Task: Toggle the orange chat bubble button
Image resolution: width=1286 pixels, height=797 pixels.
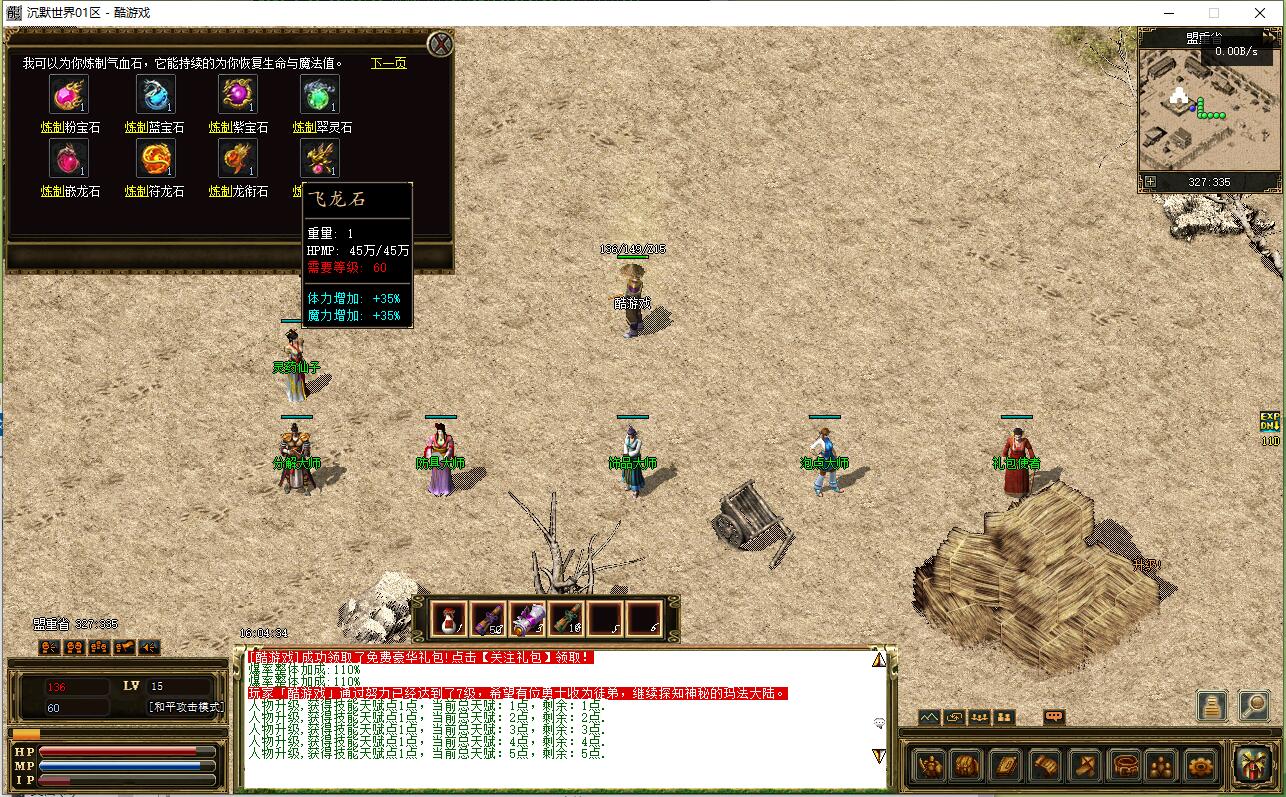Action: pyautogui.click(x=1053, y=717)
